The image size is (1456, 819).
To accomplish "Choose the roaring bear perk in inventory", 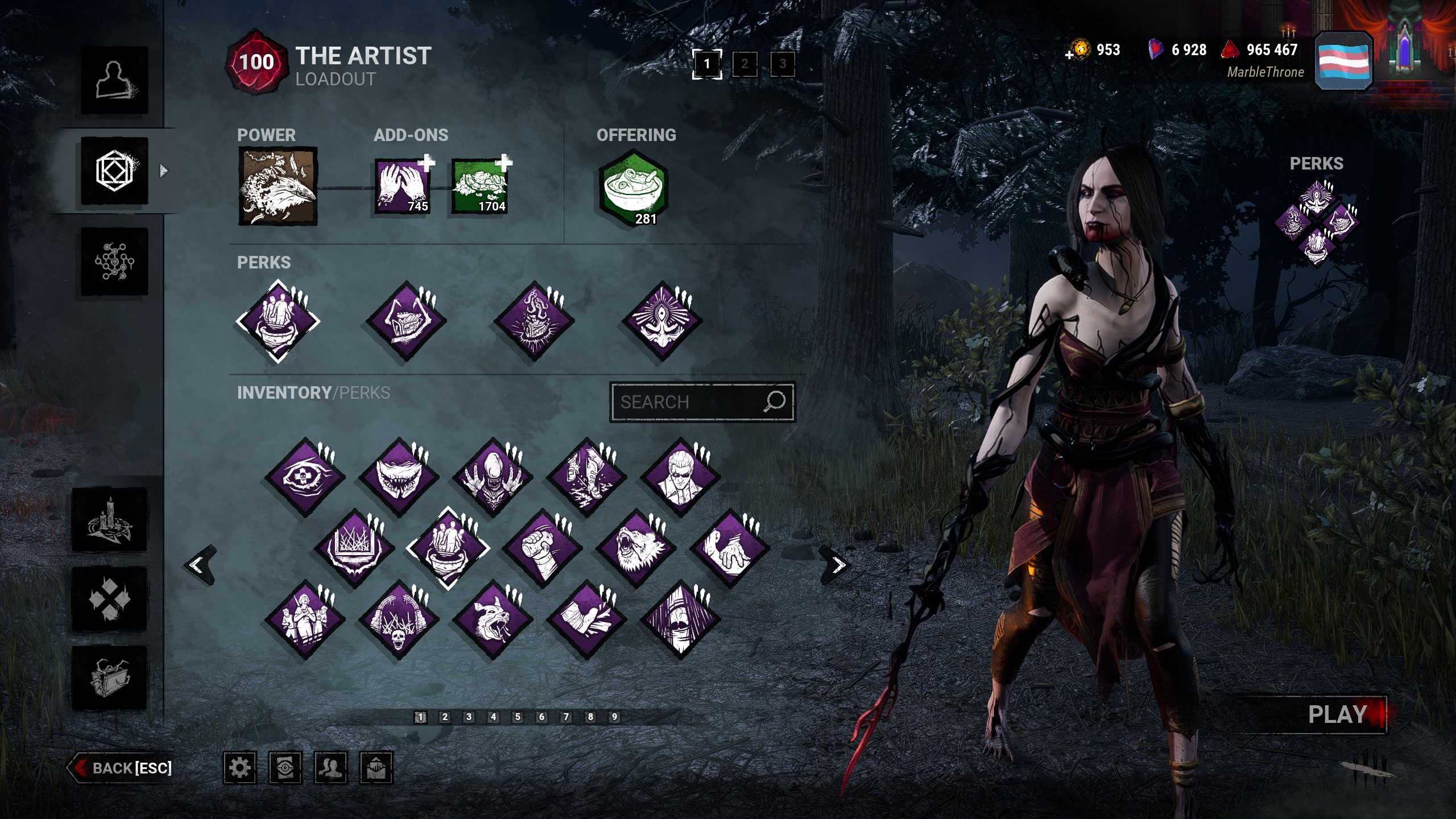I will tap(636, 548).
